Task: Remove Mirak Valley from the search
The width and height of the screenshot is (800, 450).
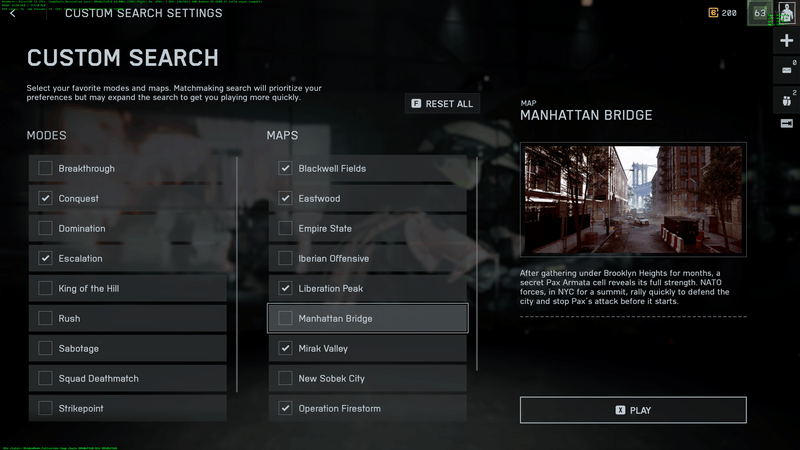Action: 285,349
